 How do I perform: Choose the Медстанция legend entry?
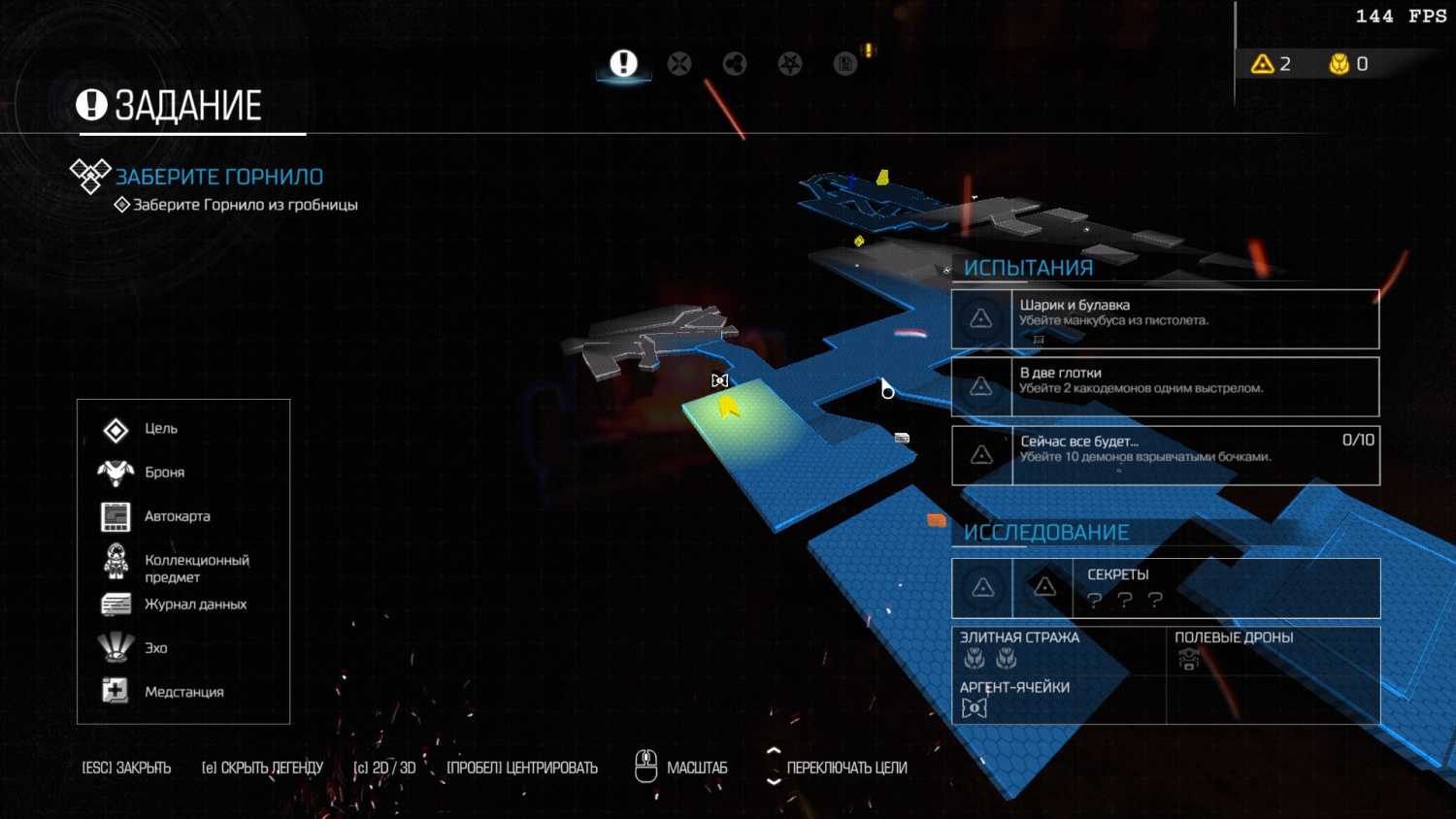pyautogui.click(x=182, y=692)
